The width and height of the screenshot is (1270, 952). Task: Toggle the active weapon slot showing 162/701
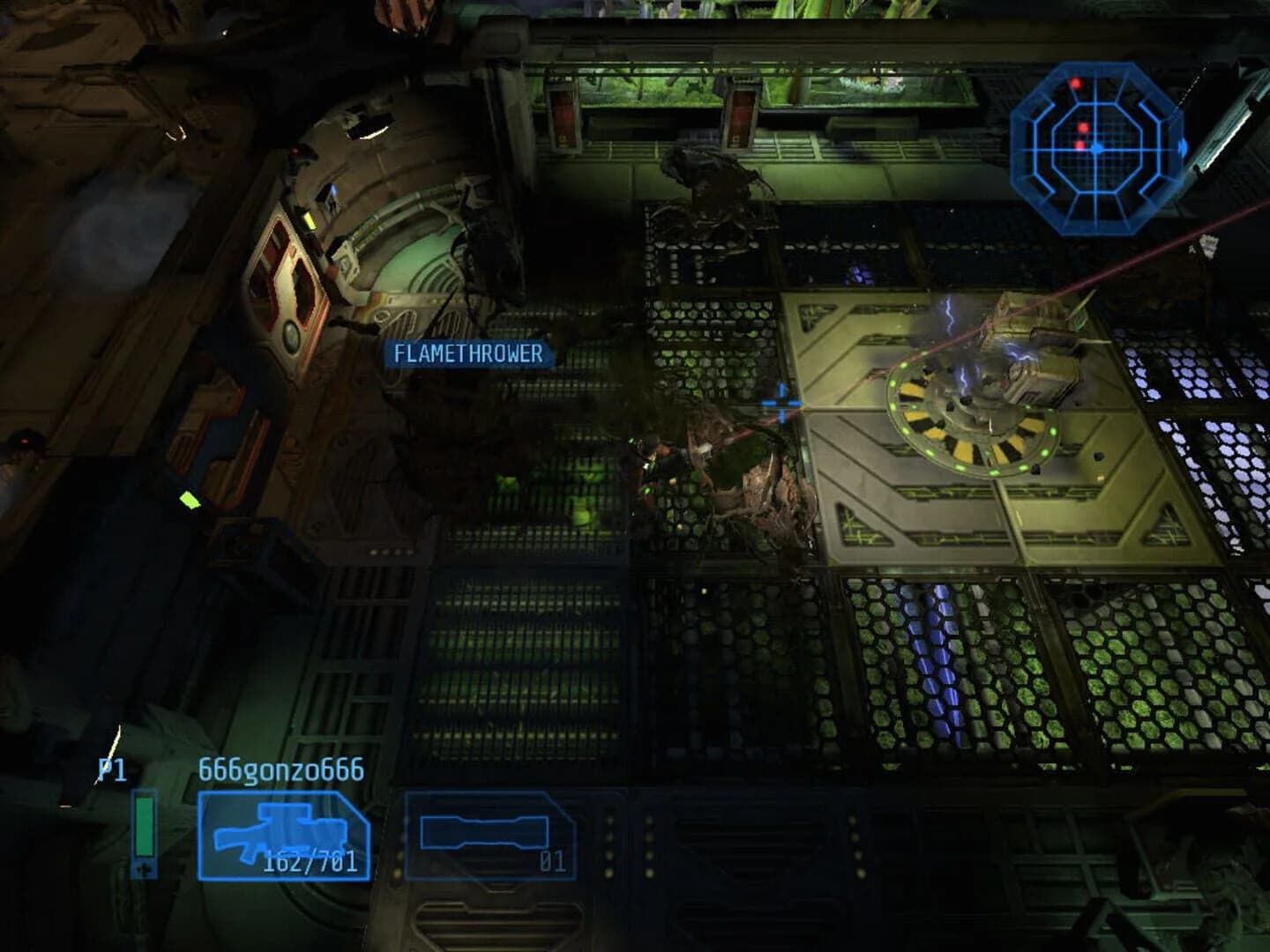(282, 836)
